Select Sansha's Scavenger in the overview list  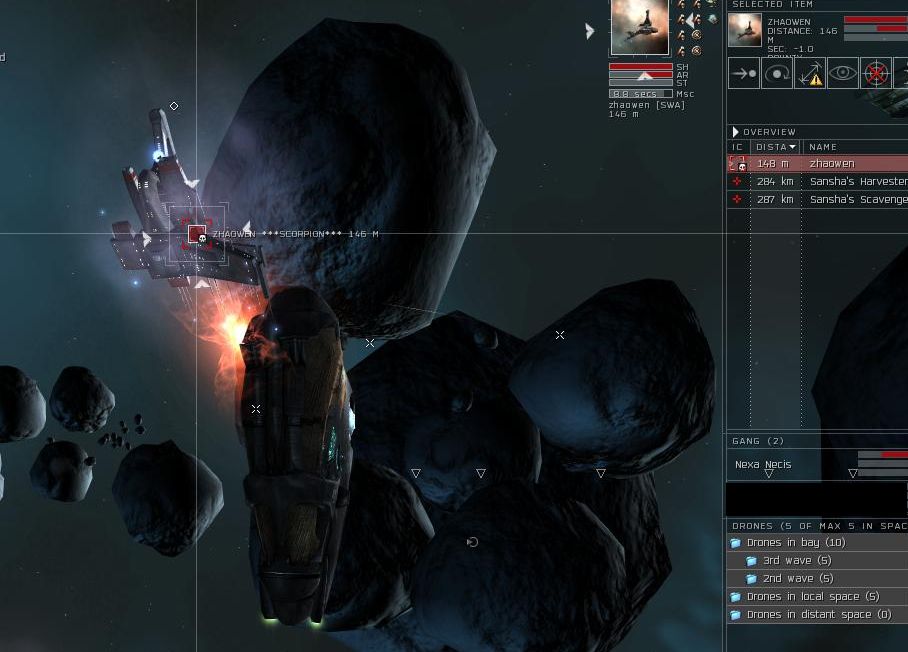click(857, 200)
